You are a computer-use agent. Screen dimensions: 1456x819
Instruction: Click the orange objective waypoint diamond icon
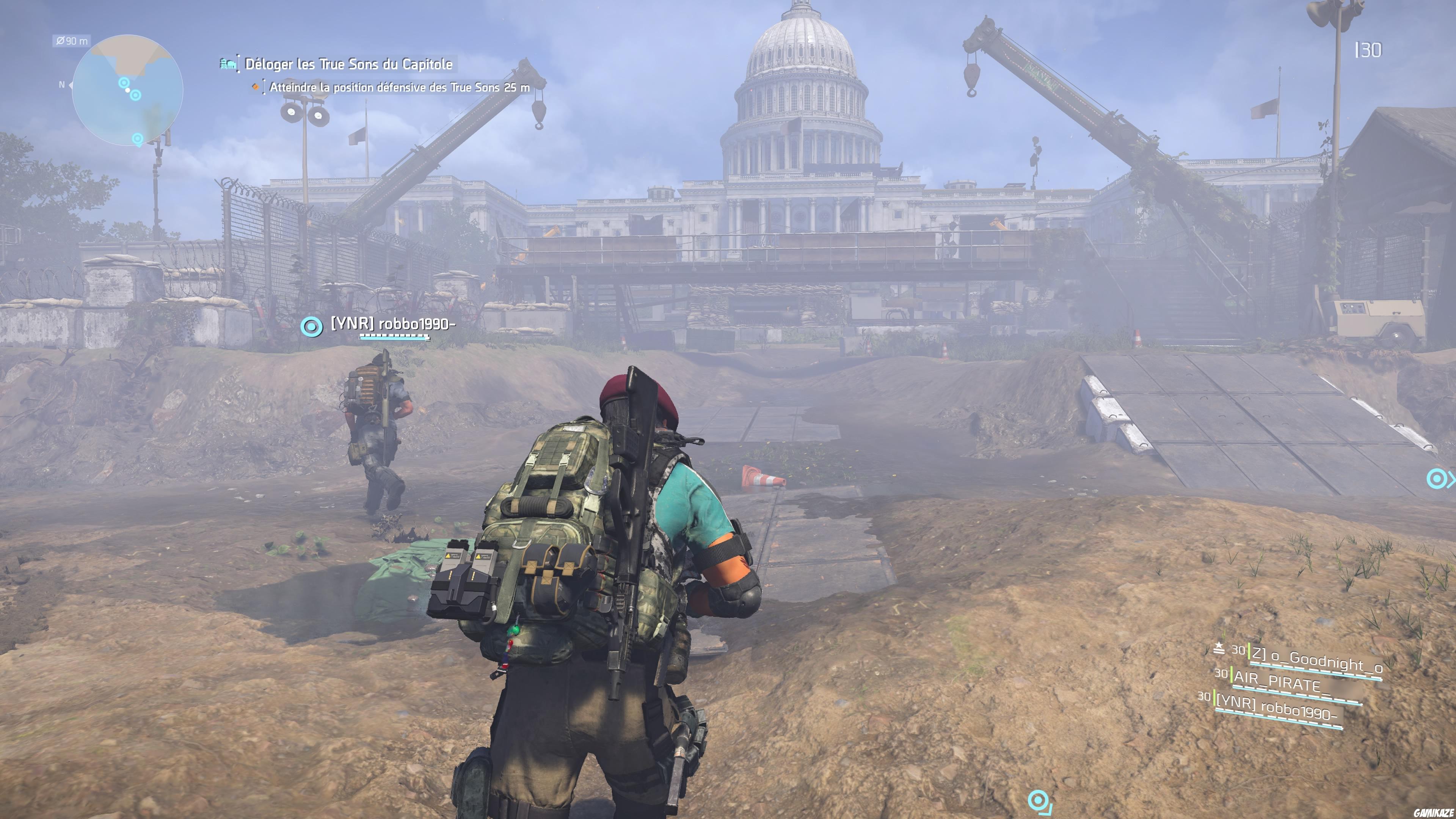pos(256,86)
